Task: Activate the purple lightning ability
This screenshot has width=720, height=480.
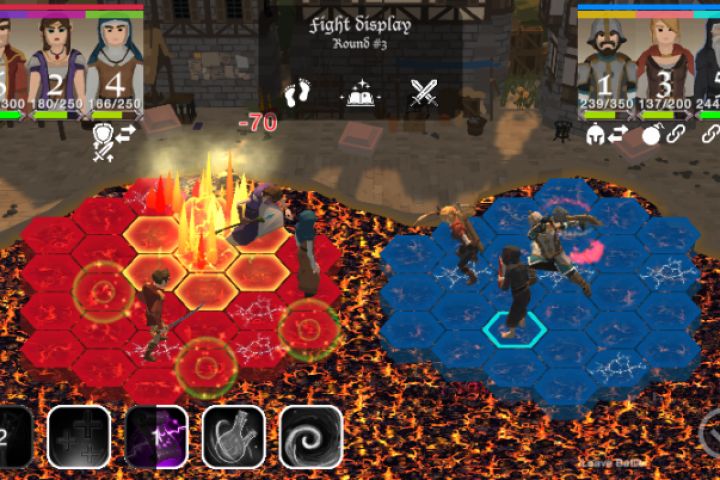Action: (x=157, y=437)
